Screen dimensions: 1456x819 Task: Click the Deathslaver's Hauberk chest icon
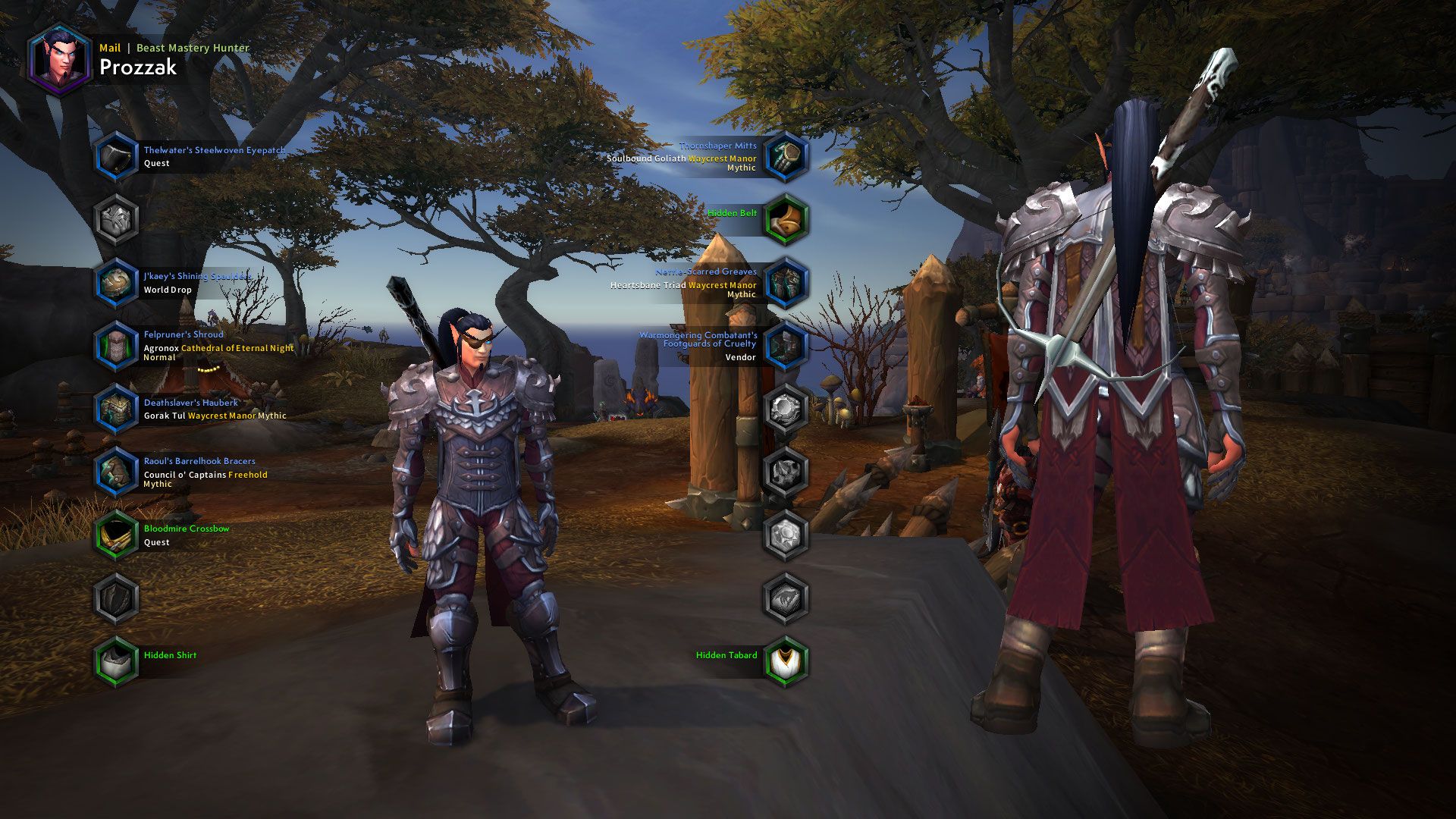click(115, 409)
